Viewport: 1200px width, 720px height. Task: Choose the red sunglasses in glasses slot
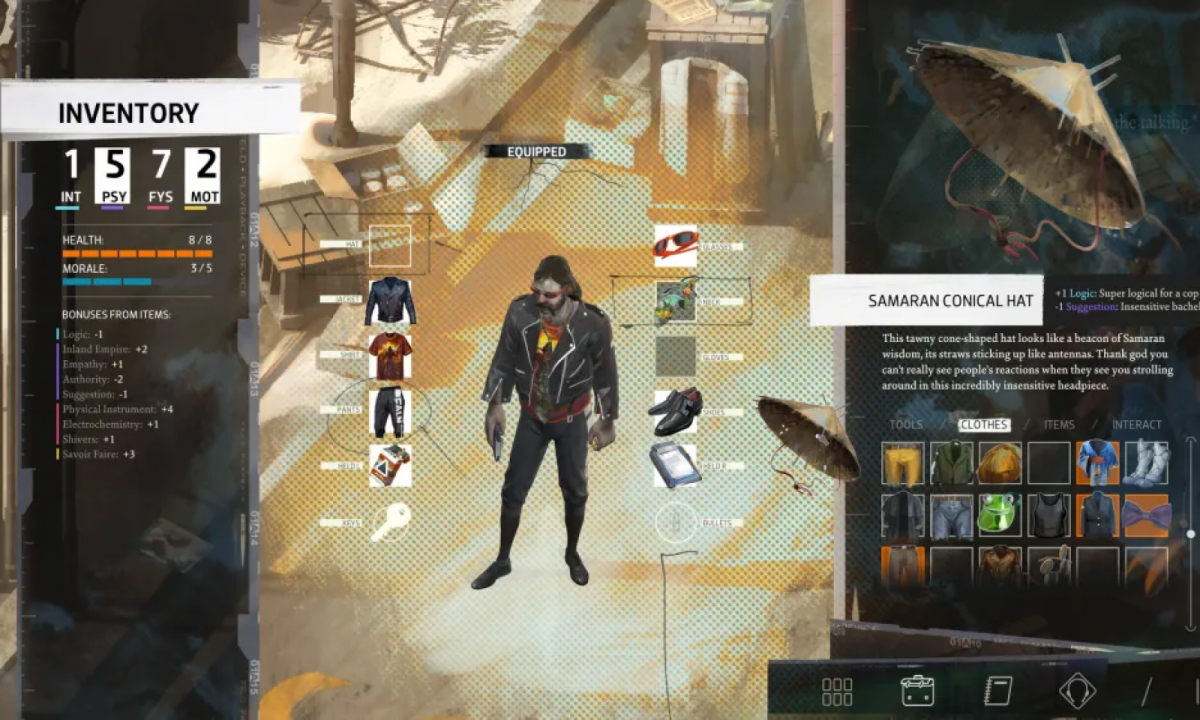tap(676, 245)
